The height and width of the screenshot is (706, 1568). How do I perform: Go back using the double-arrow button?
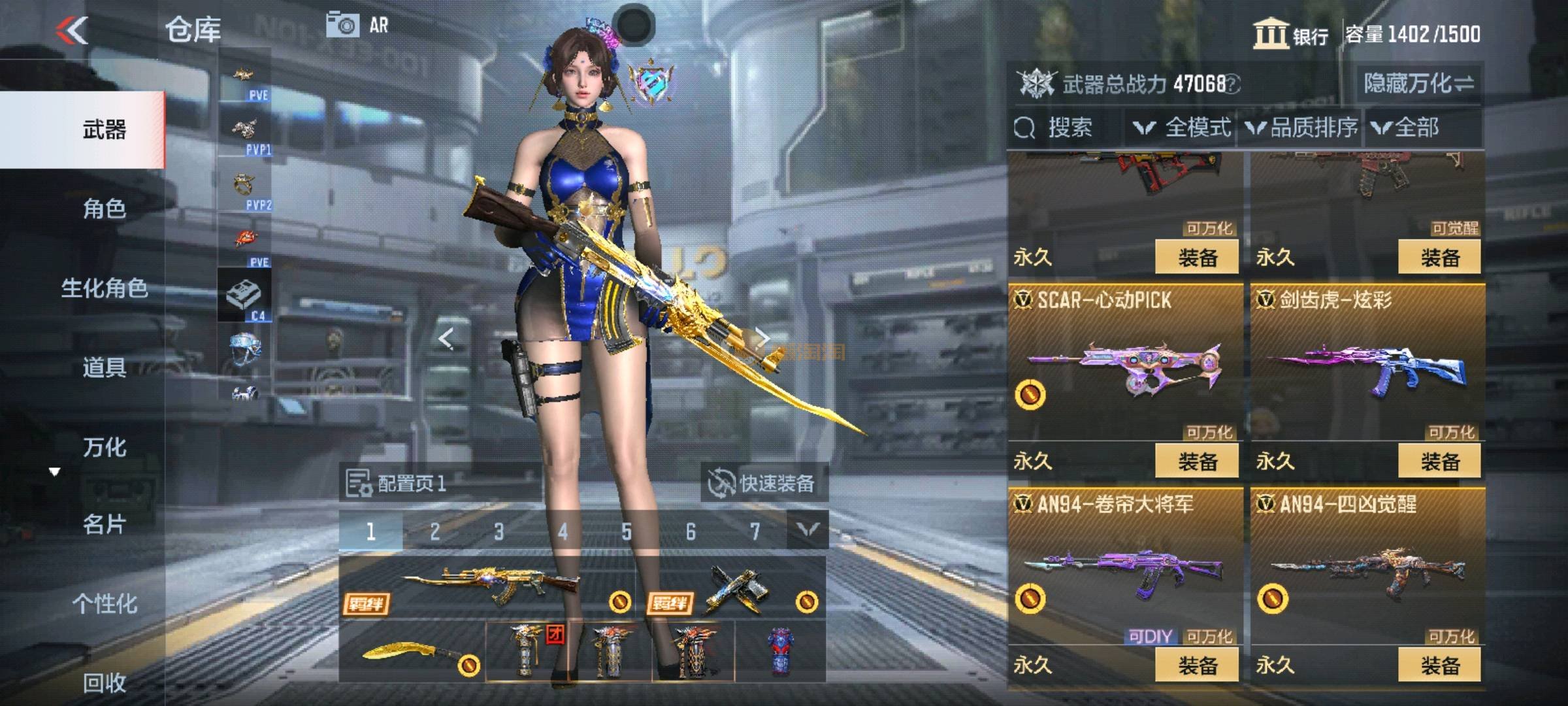[x=73, y=30]
